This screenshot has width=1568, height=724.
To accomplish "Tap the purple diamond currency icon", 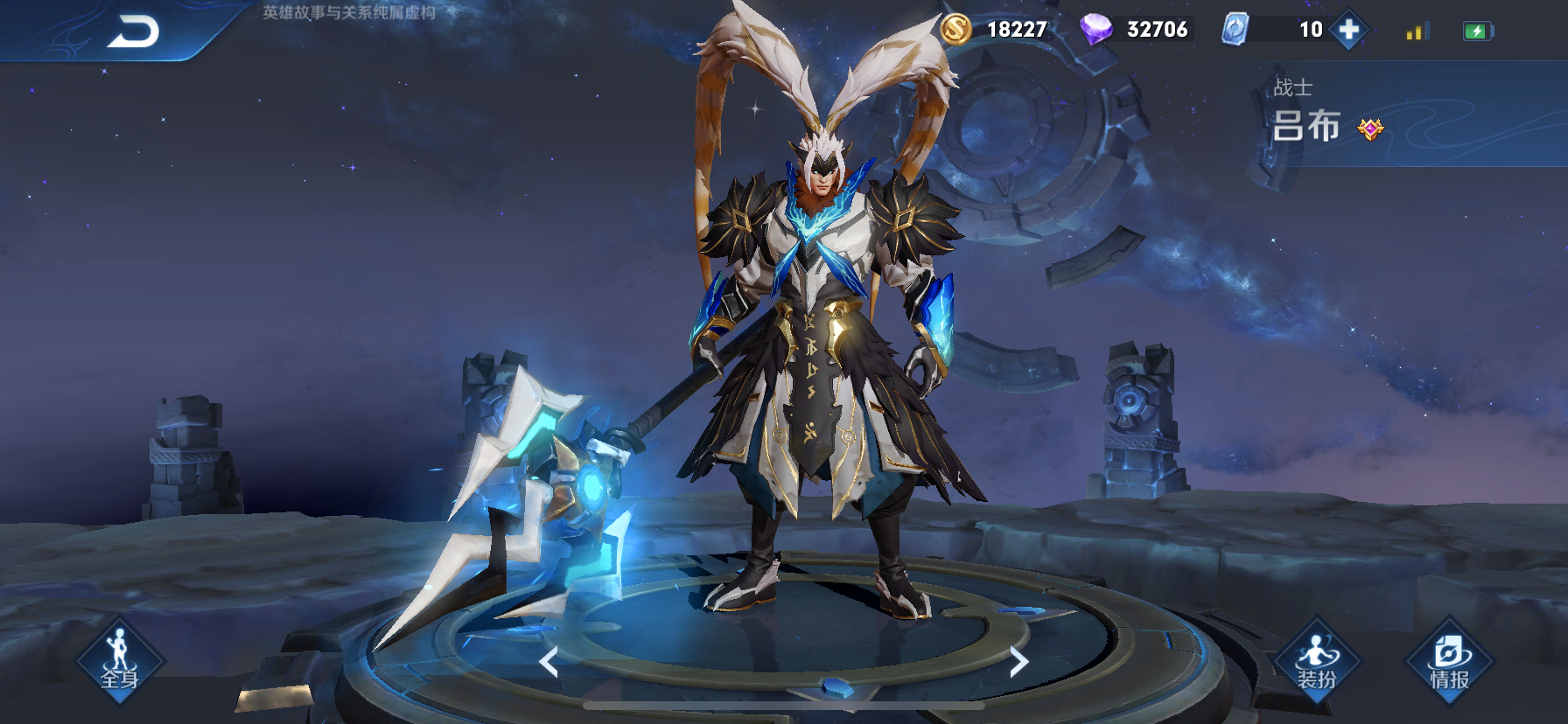I will (1095, 30).
